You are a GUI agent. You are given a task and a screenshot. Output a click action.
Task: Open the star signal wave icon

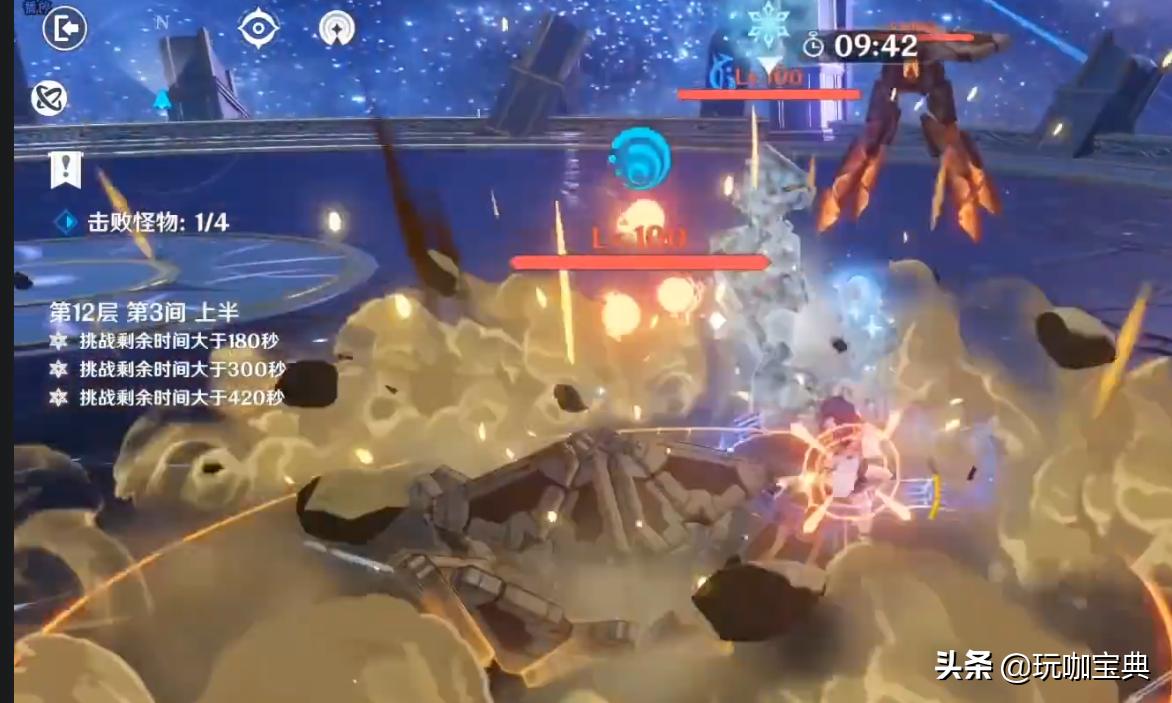[x=337, y=28]
